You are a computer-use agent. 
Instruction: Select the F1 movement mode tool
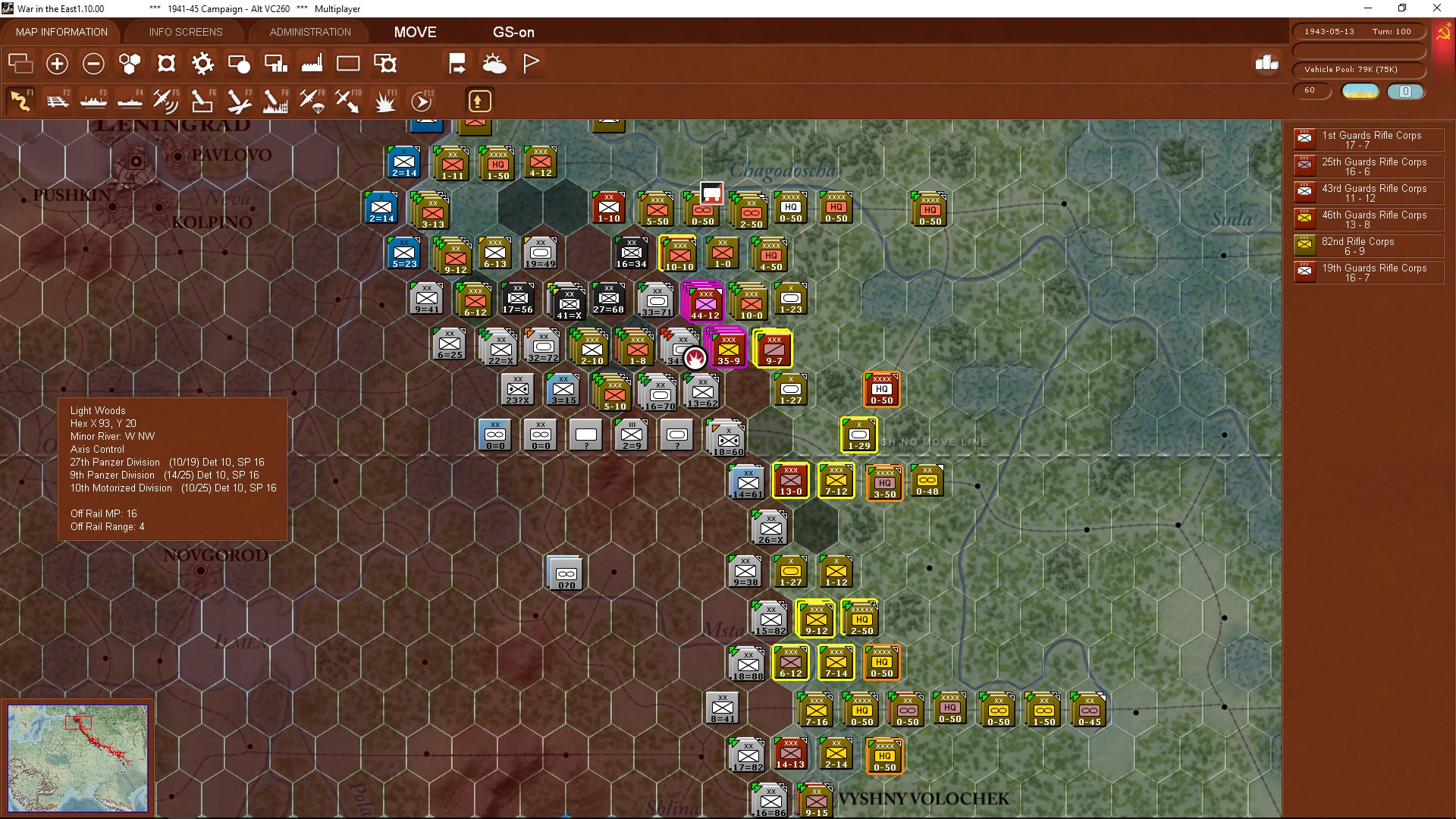coord(20,100)
